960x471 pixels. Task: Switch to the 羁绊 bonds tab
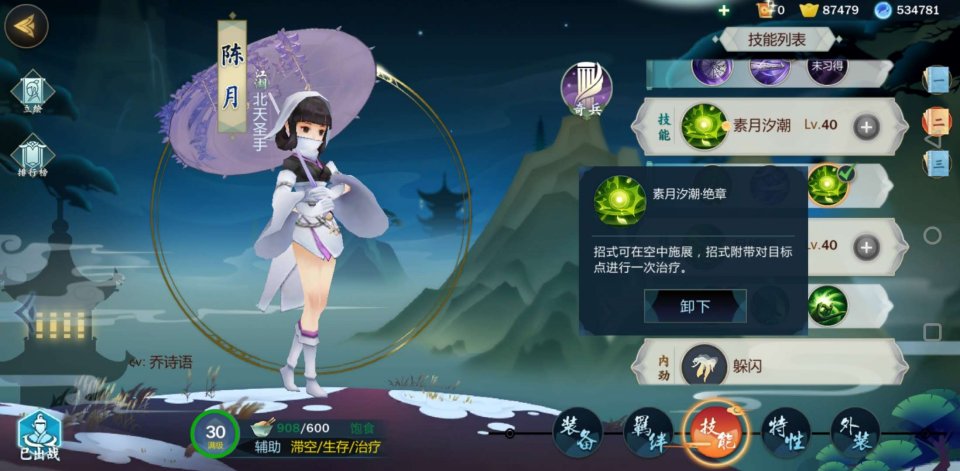648,433
